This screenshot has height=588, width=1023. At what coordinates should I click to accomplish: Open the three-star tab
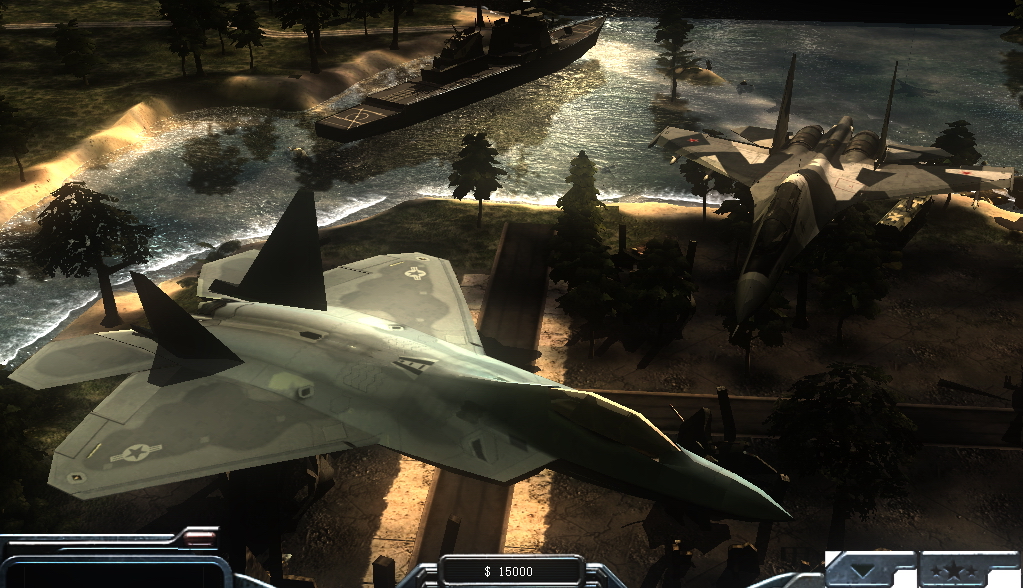coord(954,572)
